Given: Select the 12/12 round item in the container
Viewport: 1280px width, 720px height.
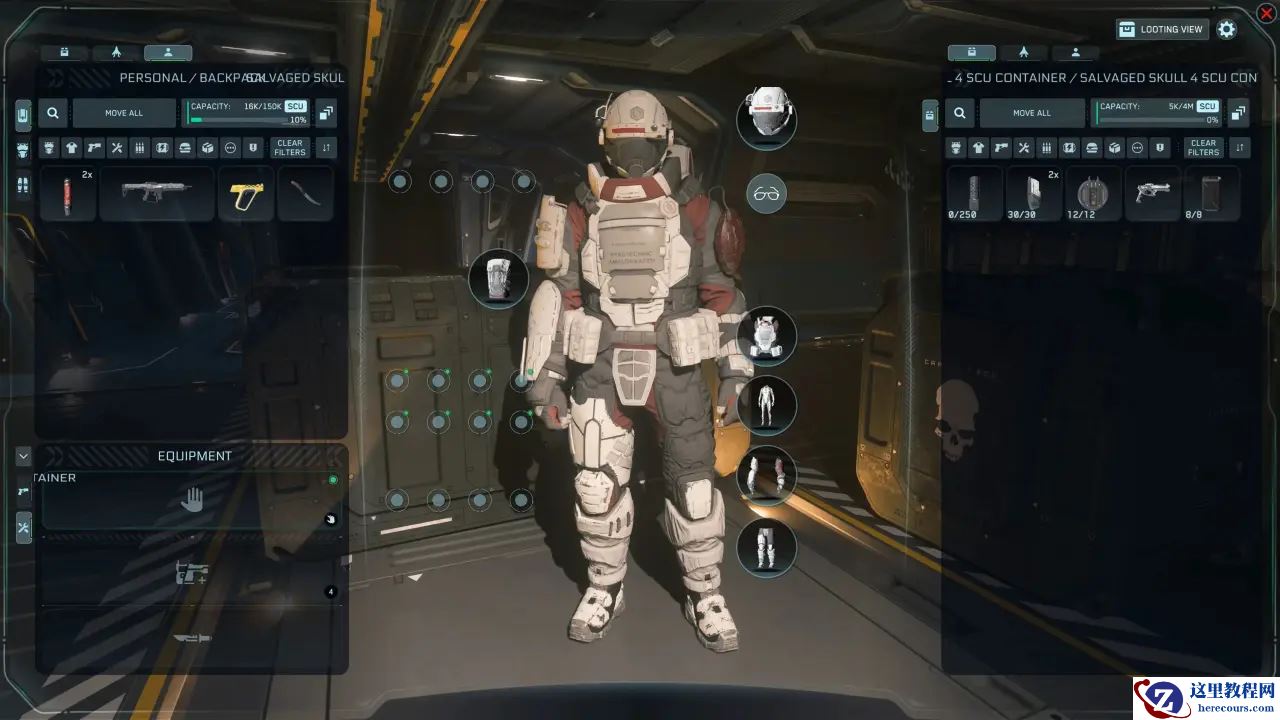Looking at the screenshot, I should [x=1092, y=194].
